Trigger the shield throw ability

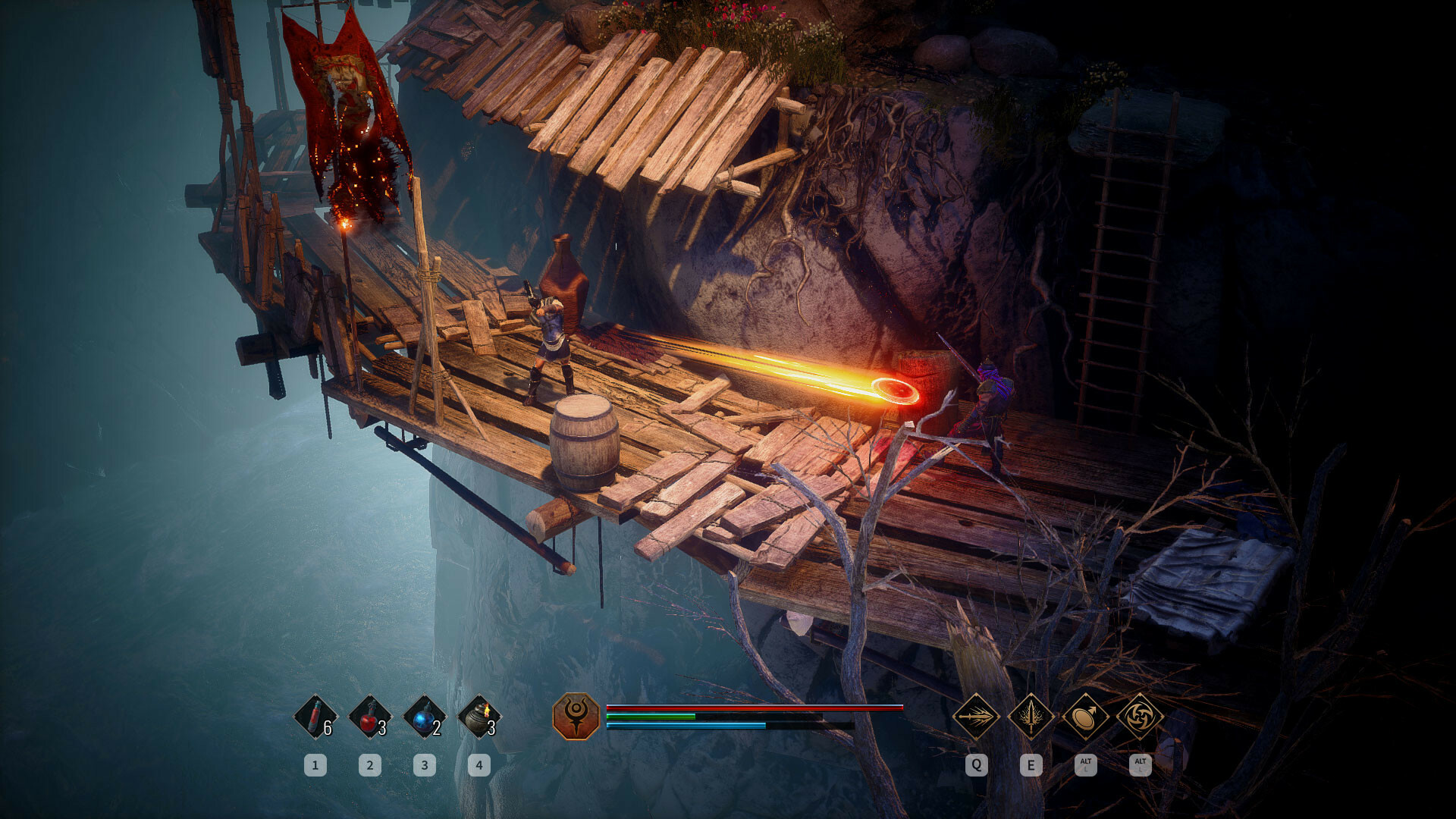tap(1085, 716)
